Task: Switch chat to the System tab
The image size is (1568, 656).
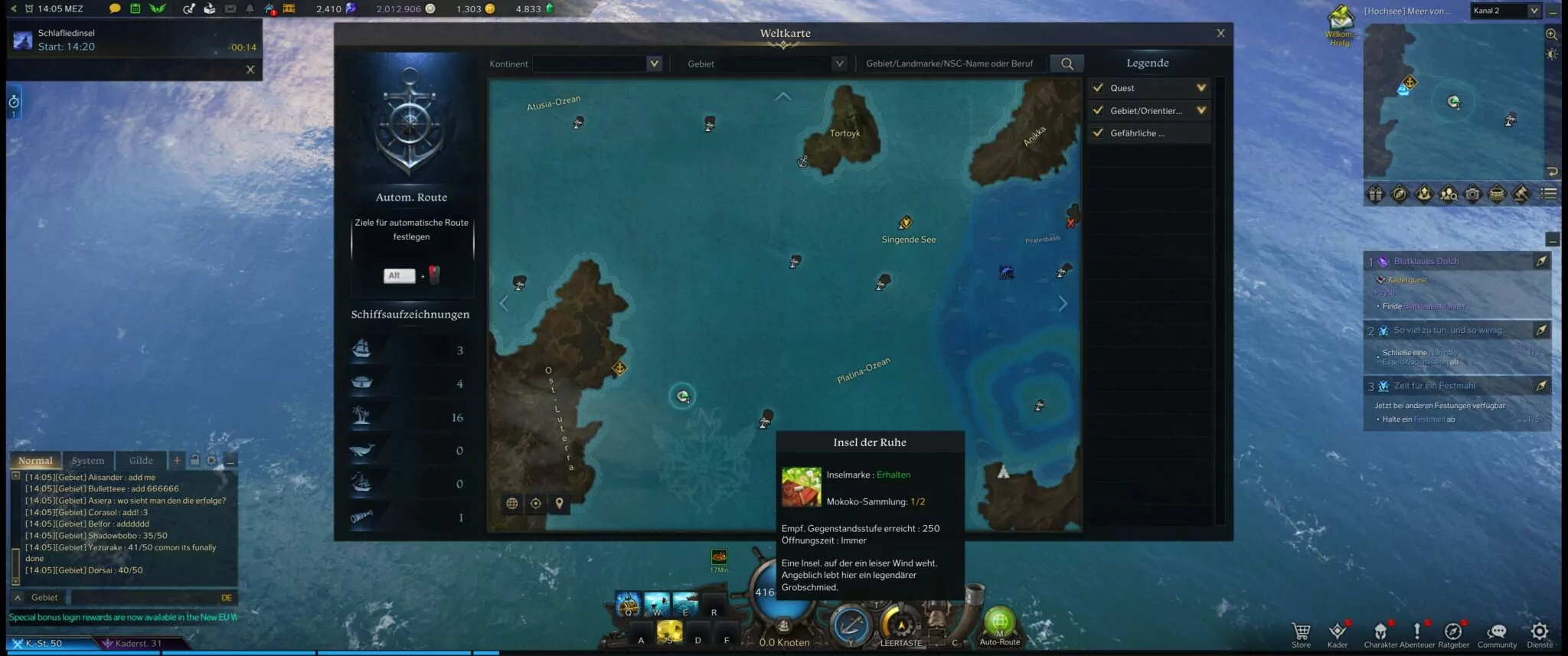Action: [x=88, y=461]
